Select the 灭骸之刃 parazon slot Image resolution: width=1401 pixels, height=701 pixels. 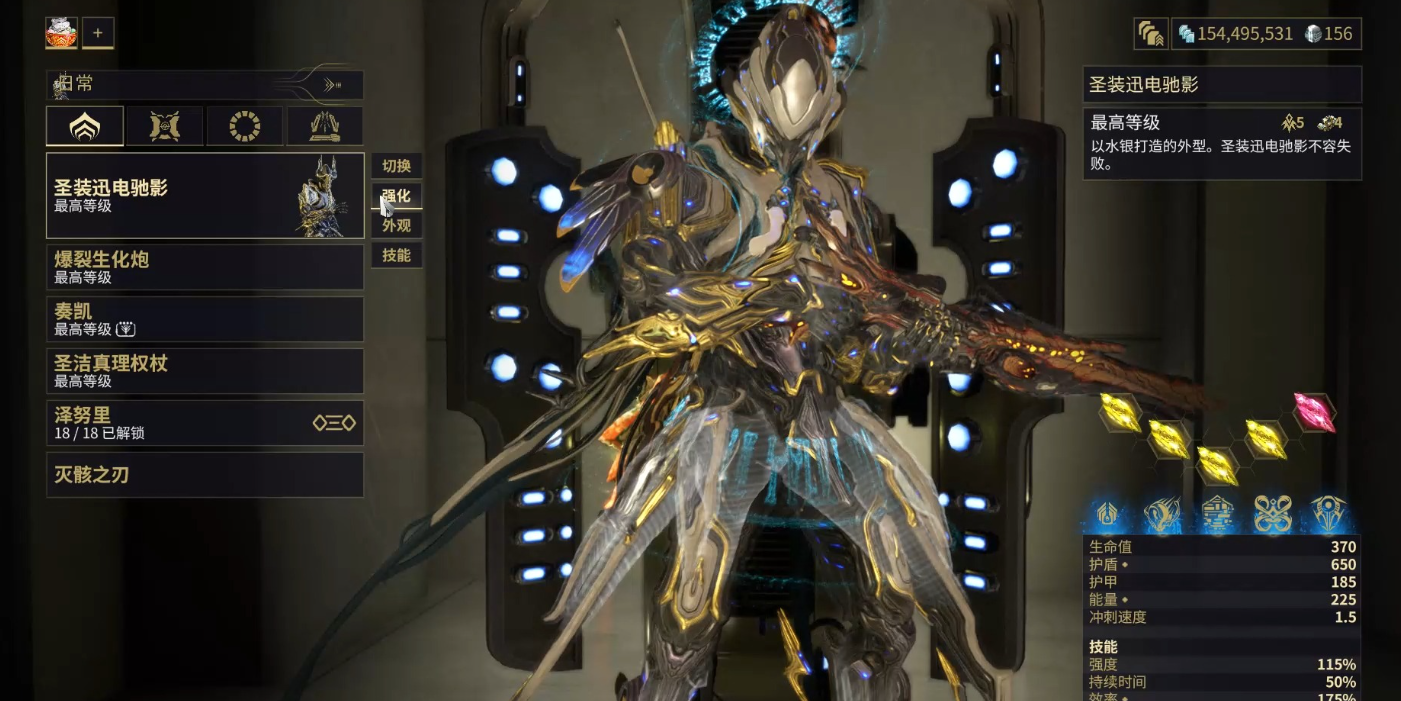coord(205,475)
